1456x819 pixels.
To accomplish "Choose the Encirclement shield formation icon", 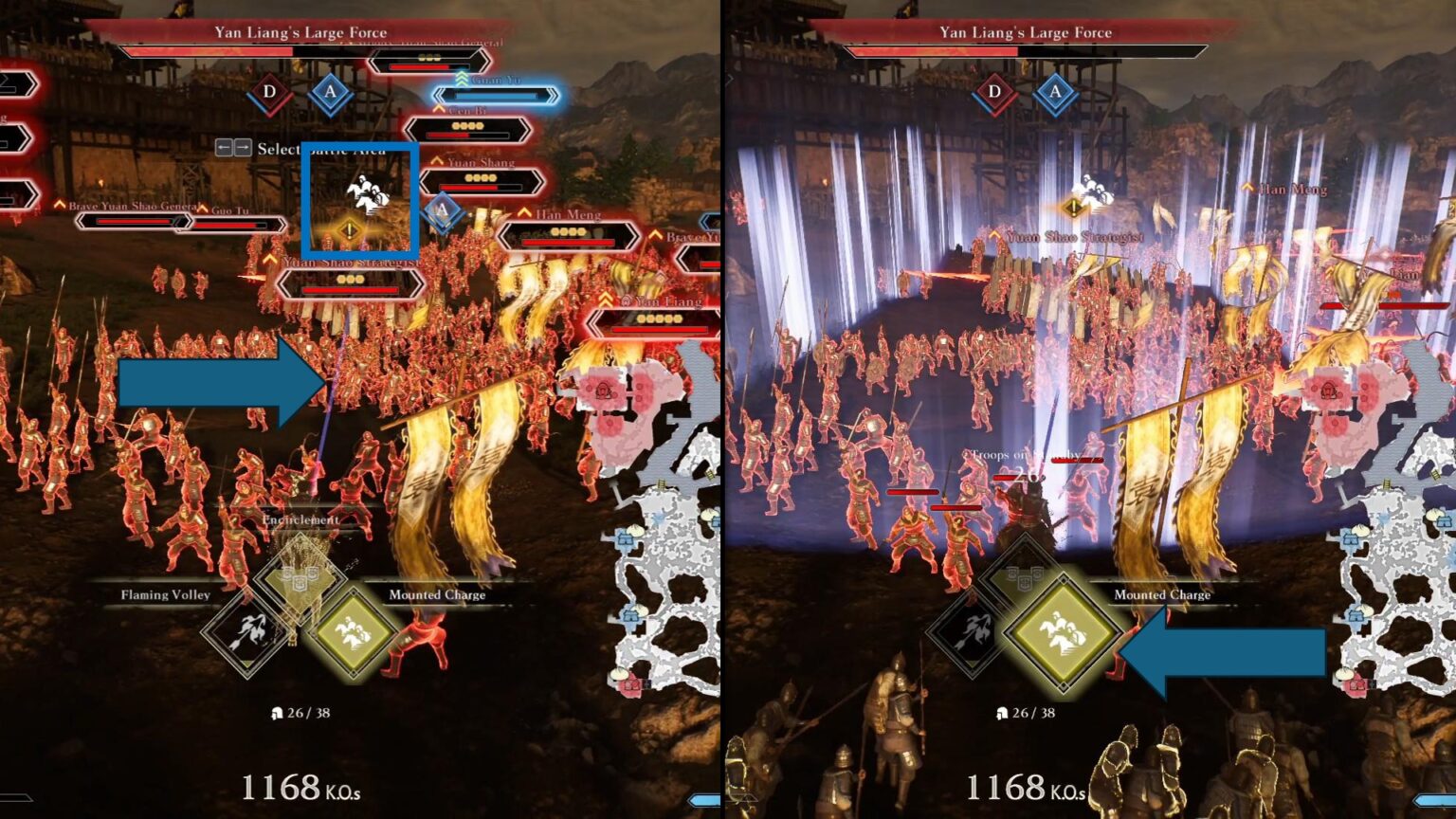I will (x=300, y=575).
